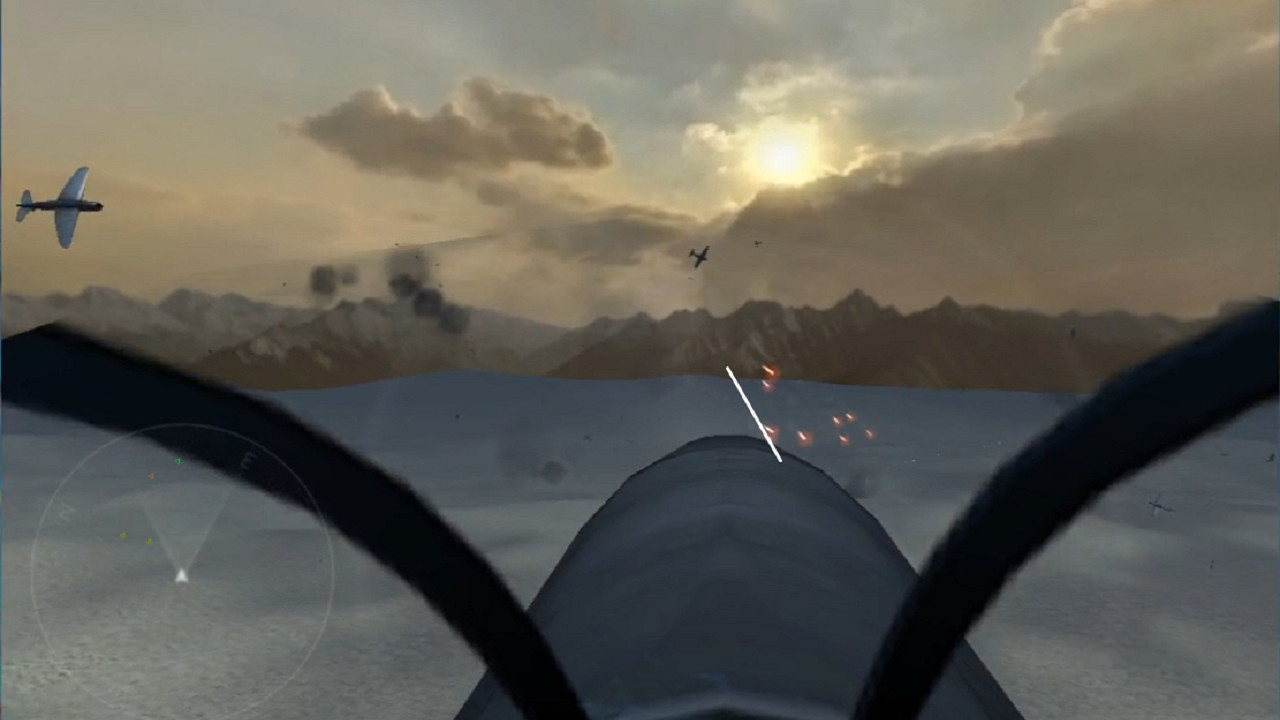Click the sun above the mountains
This screenshot has width=1280, height=720.
pos(778,160)
